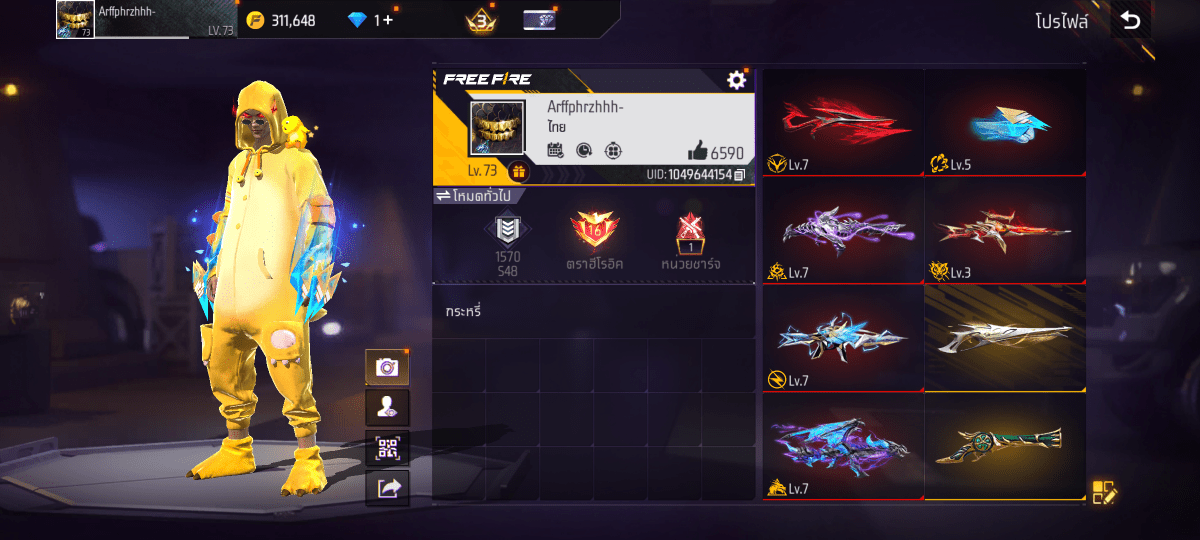Choose the blue Lv.5 weapon skin

point(1005,122)
